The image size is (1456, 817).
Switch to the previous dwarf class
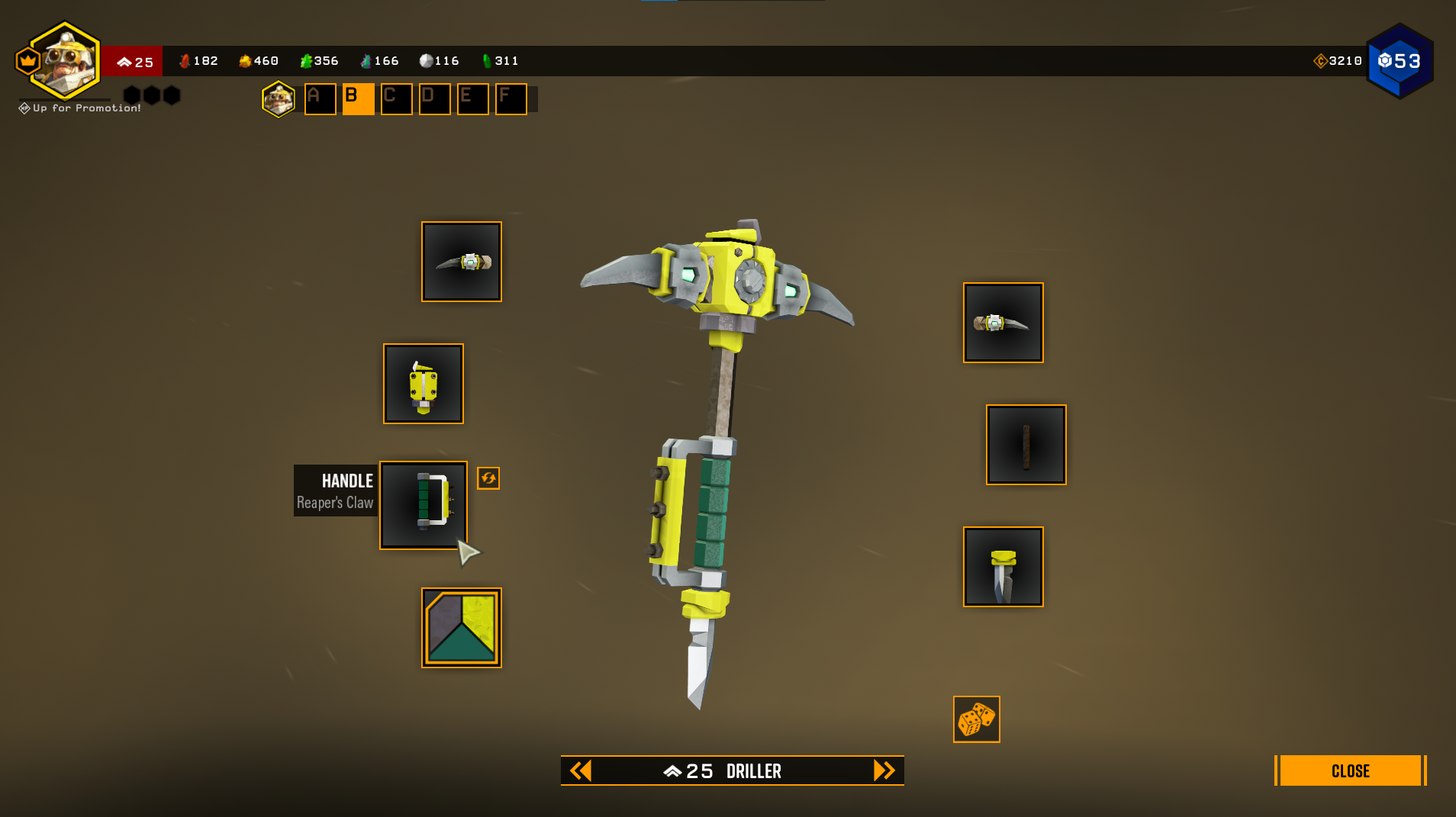point(581,770)
